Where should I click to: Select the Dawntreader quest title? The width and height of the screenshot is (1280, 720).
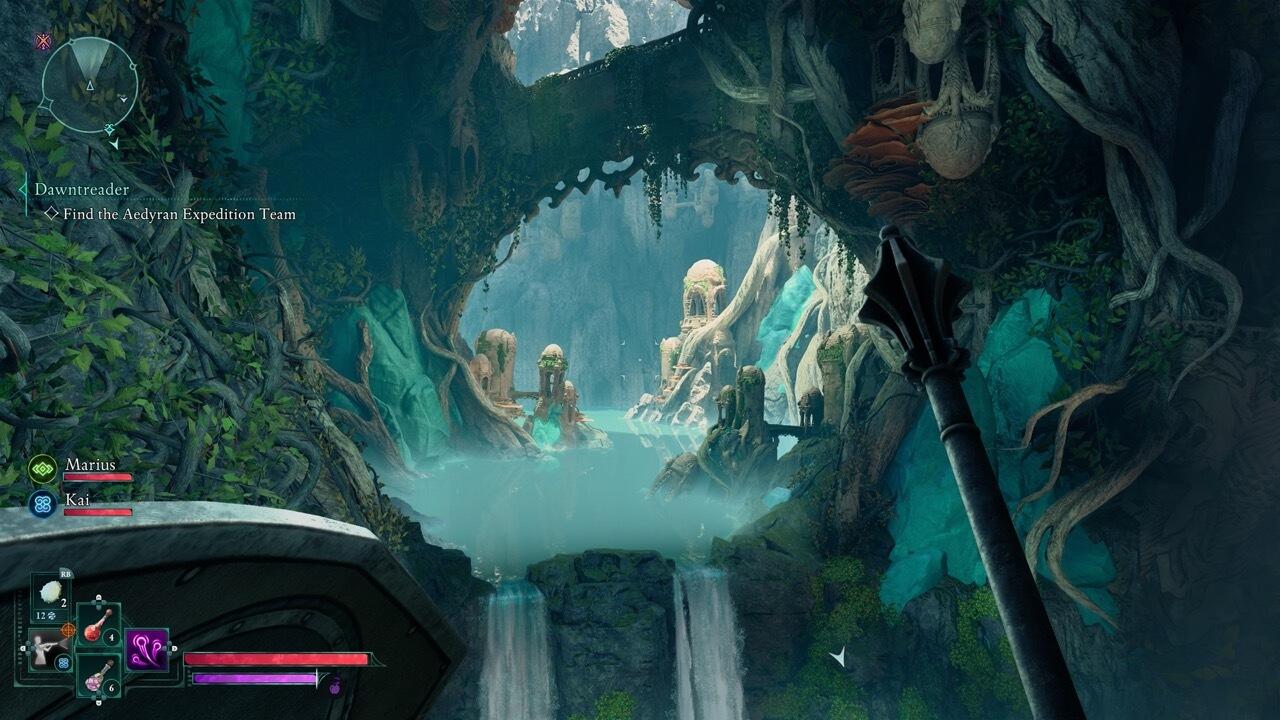tap(82, 189)
